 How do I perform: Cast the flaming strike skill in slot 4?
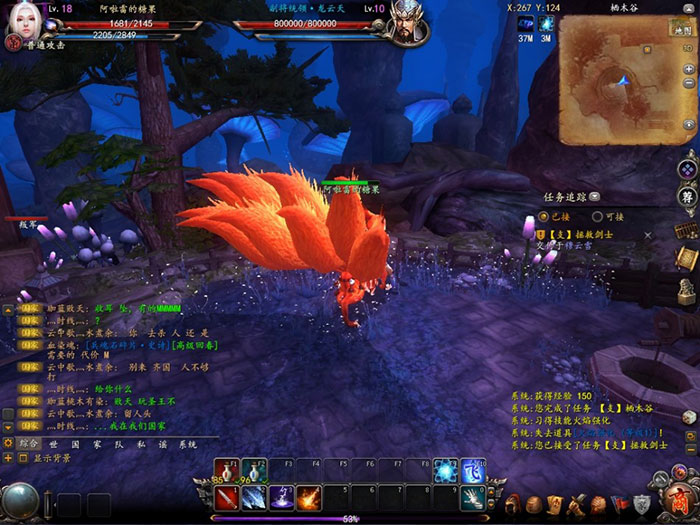tap(308, 497)
